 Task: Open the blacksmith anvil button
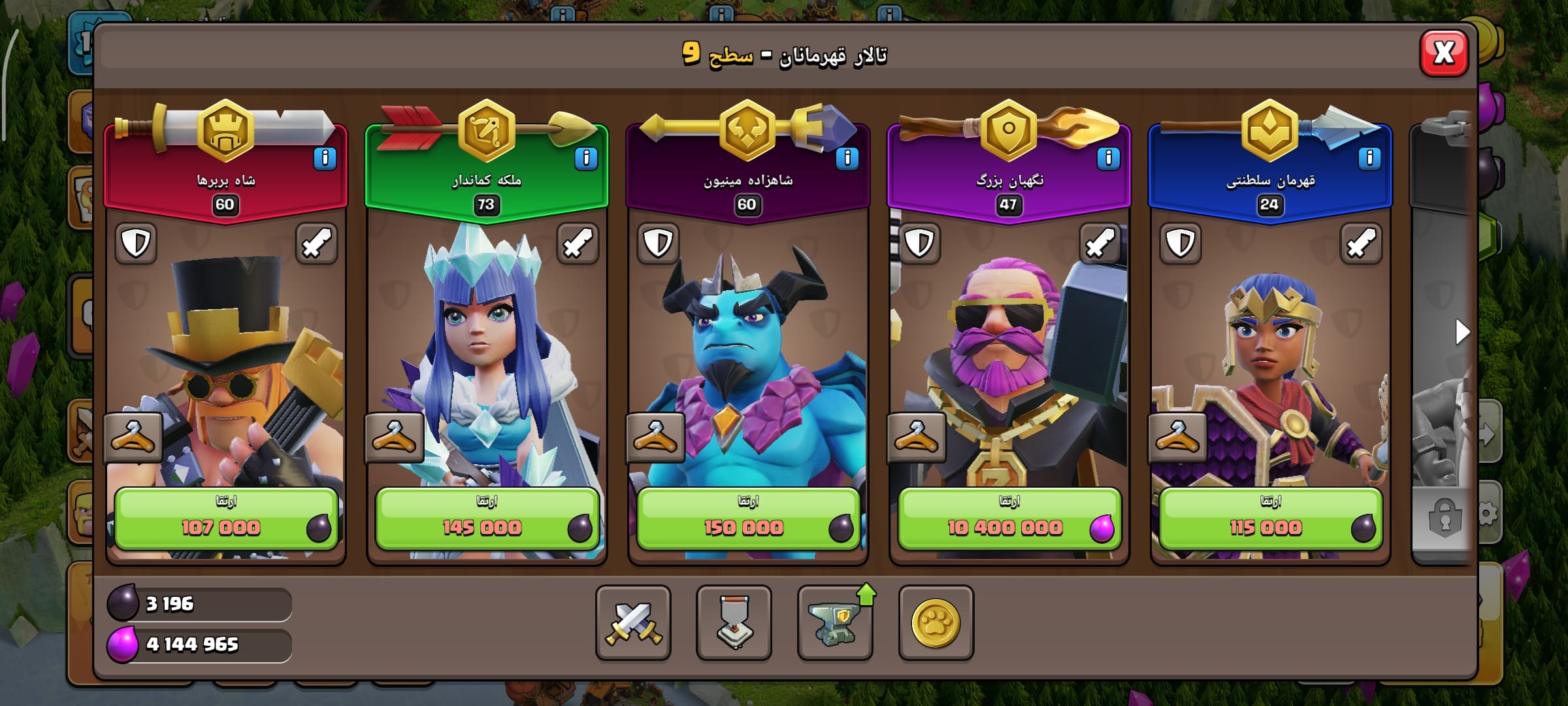(x=835, y=622)
